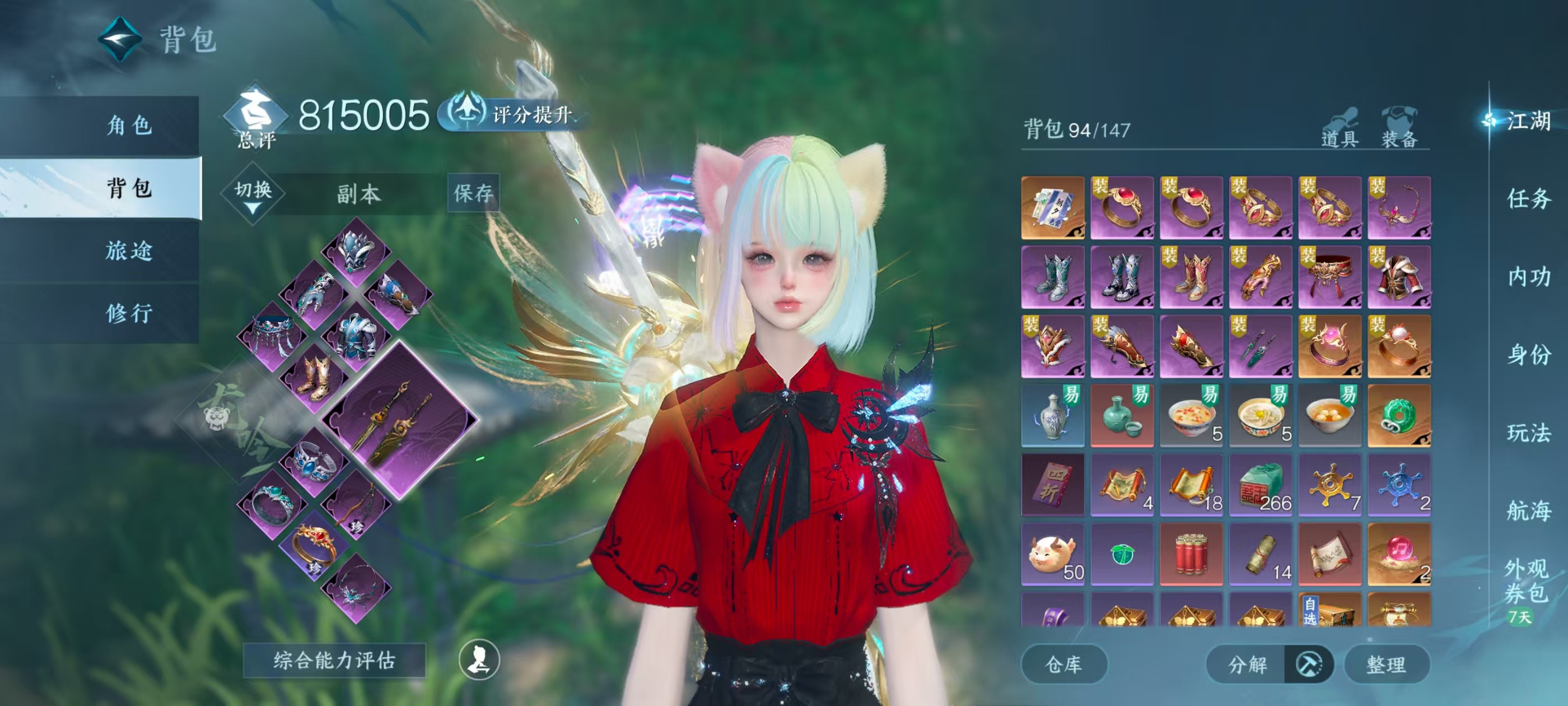The image size is (1568, 706).
Task: Select the jade seal stack of 266
Action: tap(1260, 485)
